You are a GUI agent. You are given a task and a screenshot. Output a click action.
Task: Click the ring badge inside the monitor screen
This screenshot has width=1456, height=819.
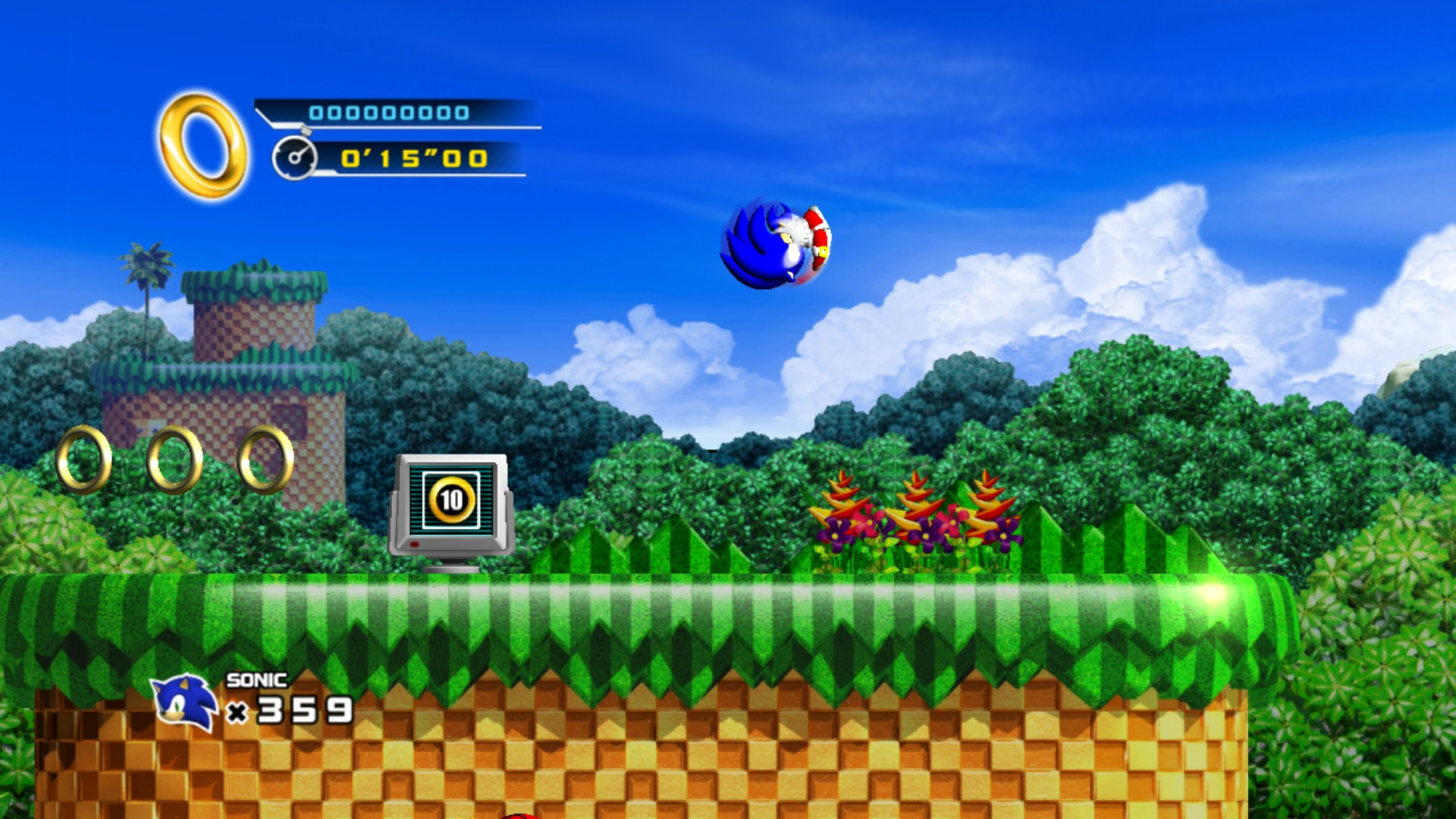[450, 499]
